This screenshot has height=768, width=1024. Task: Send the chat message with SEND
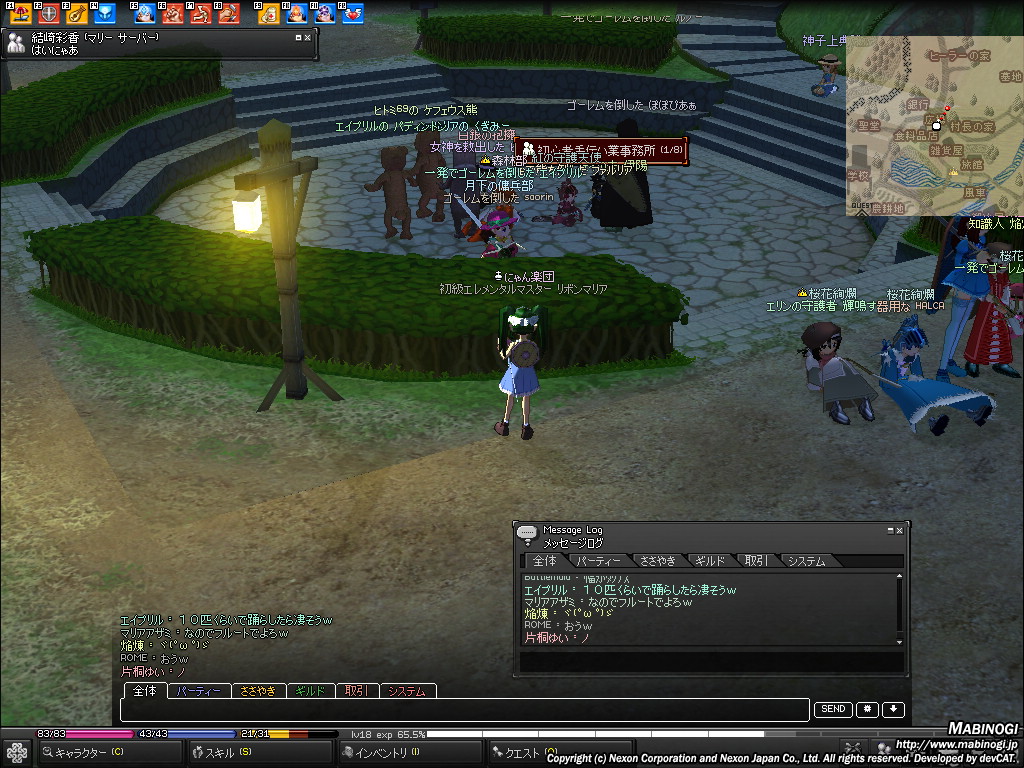pos(833,710)
